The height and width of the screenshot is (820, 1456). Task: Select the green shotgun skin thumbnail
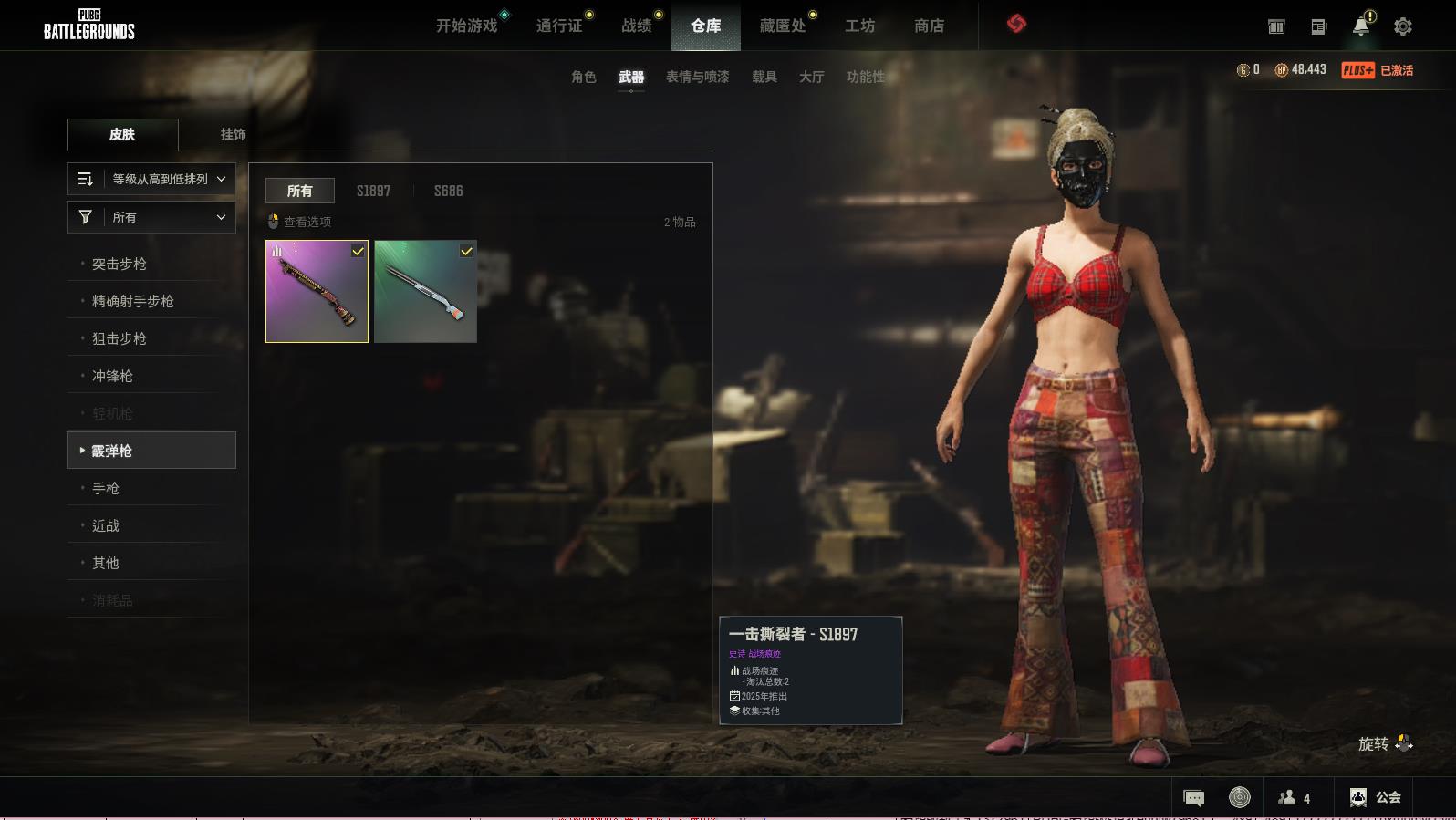pyautogui.click(x=425, y=292)
